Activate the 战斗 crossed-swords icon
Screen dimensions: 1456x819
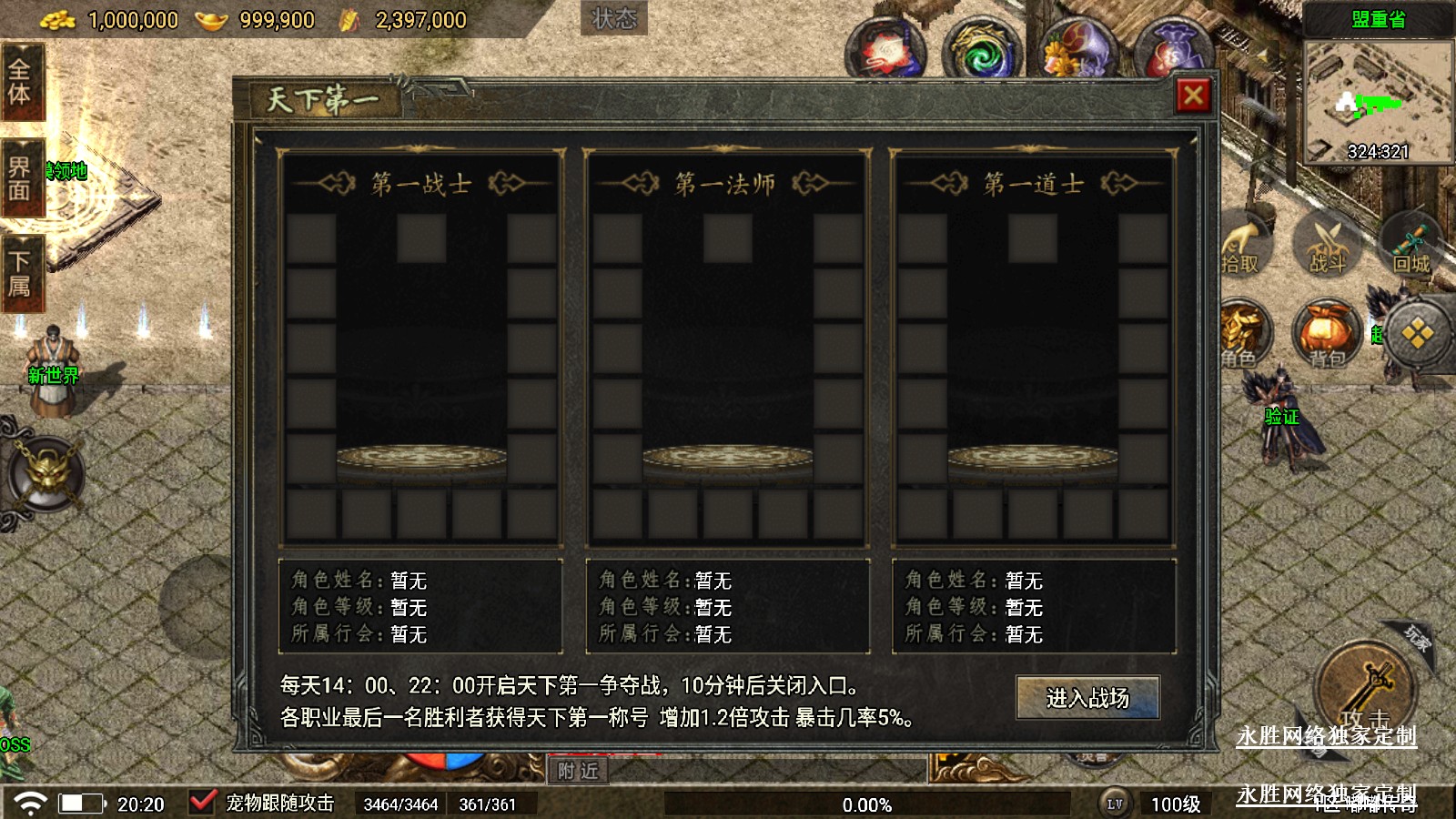coord(1327,244)
